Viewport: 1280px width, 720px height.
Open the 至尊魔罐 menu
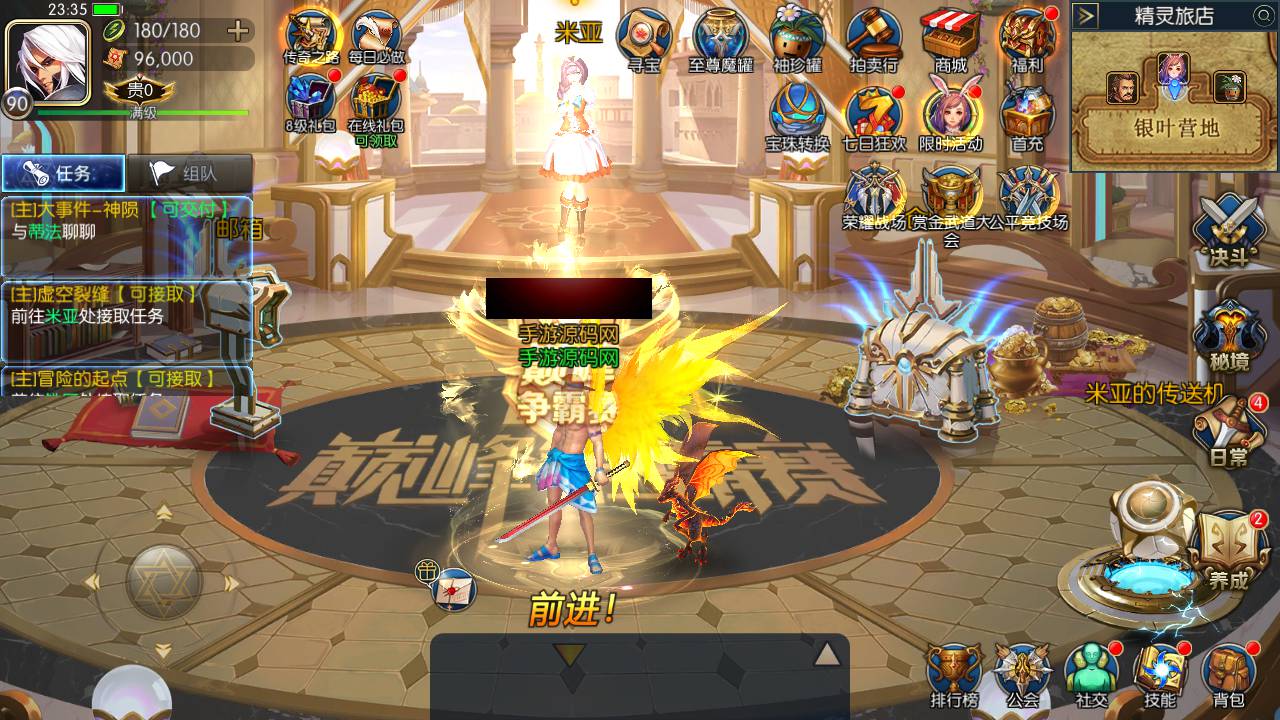pos(721,38)
